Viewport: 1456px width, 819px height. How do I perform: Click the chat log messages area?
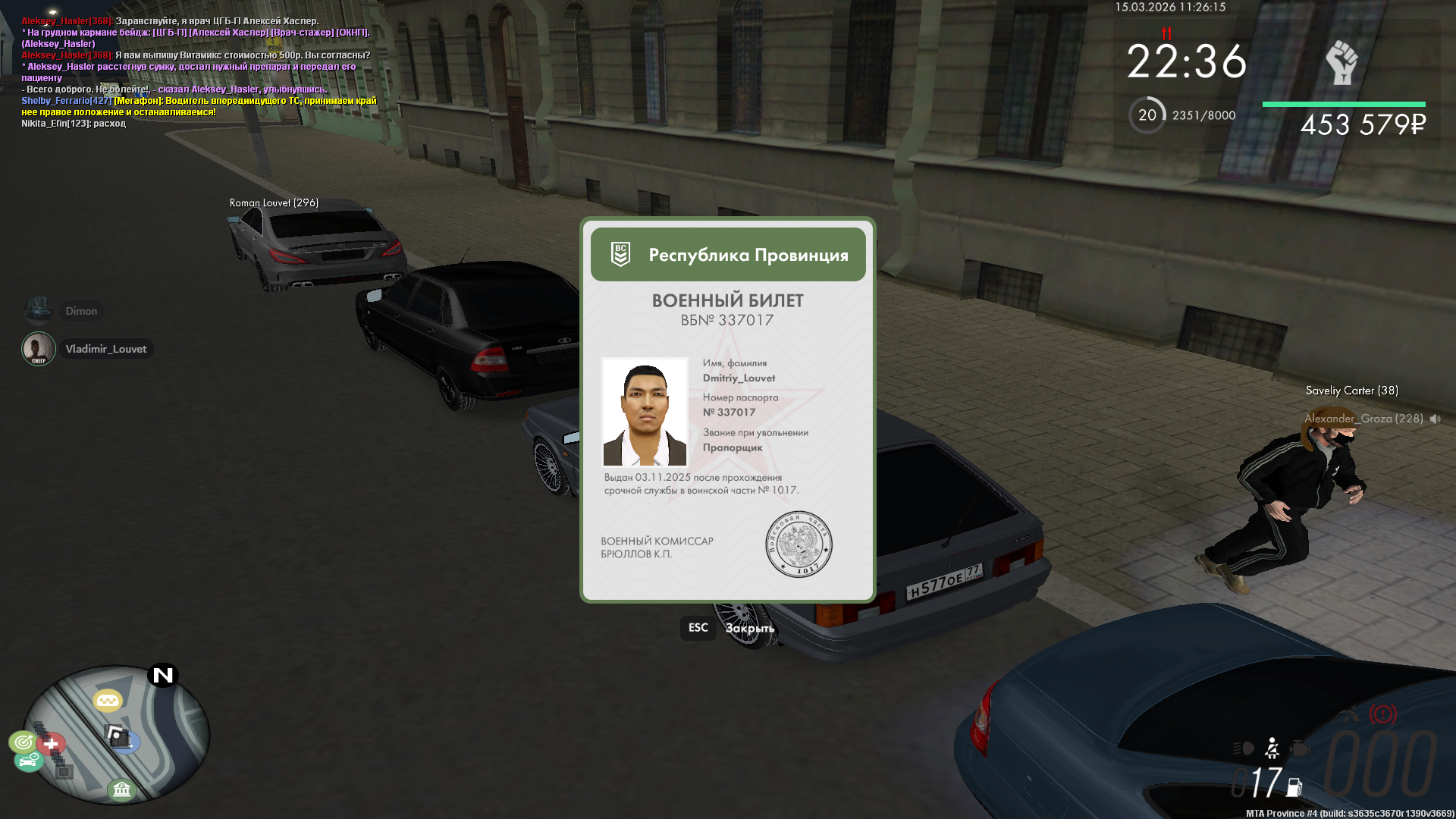pos(197,72)
